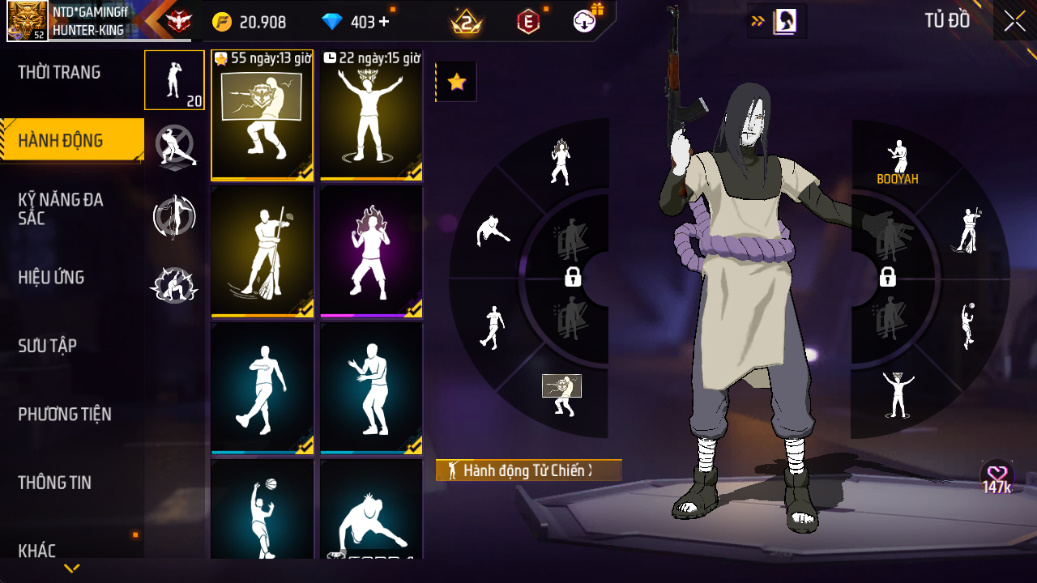Click the Hành động Tử Chiến button
Image resolution: width=1037 pixels, height=583 pixels.
pos(529,470)
